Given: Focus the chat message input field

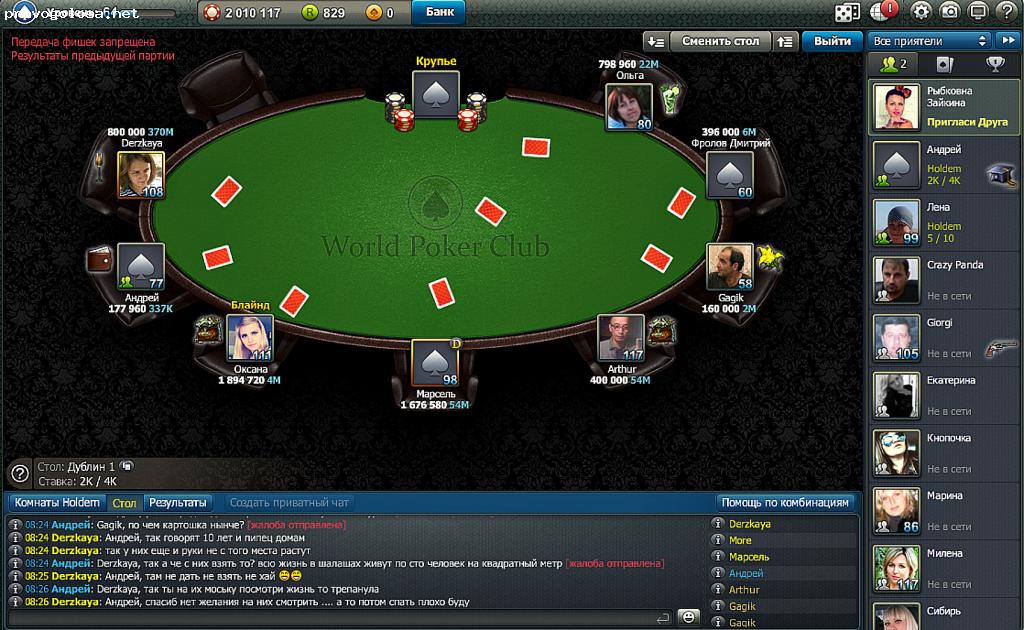Looking at the screenshot, I should (340, 618).
